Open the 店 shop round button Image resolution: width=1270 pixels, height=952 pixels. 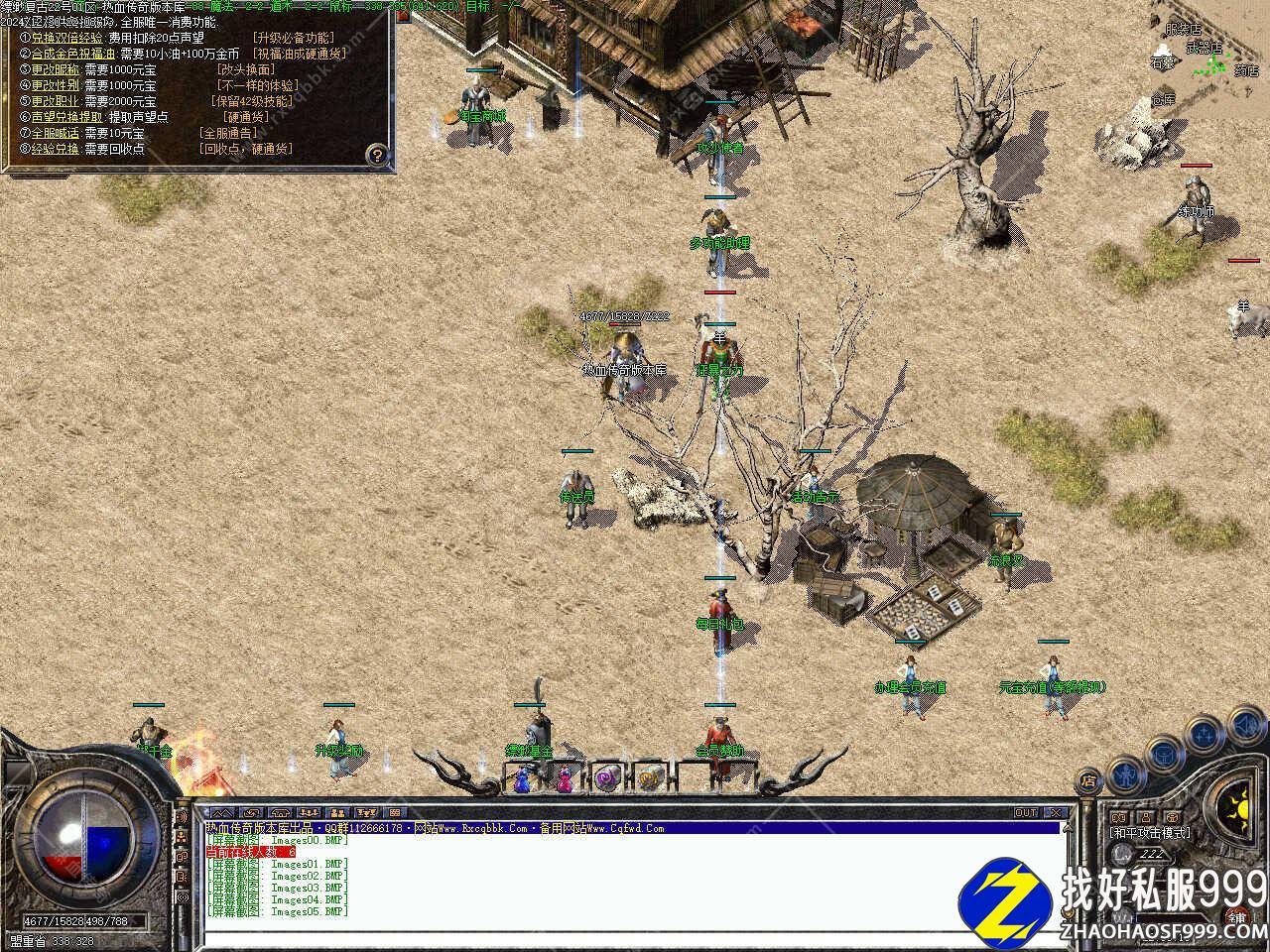coord(1088,779)
